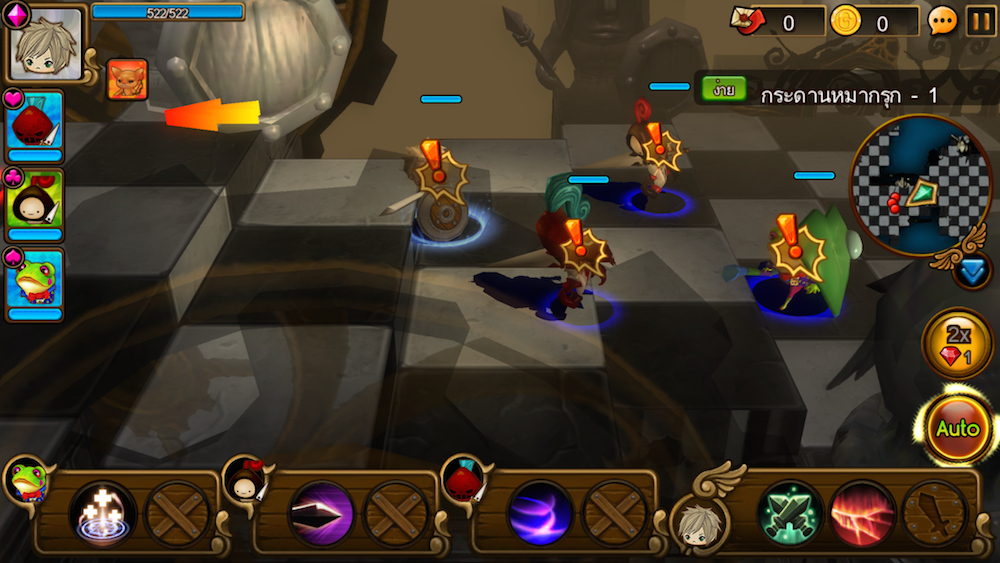
Task: Open the chat speech bubble
Action: point(943,21)
